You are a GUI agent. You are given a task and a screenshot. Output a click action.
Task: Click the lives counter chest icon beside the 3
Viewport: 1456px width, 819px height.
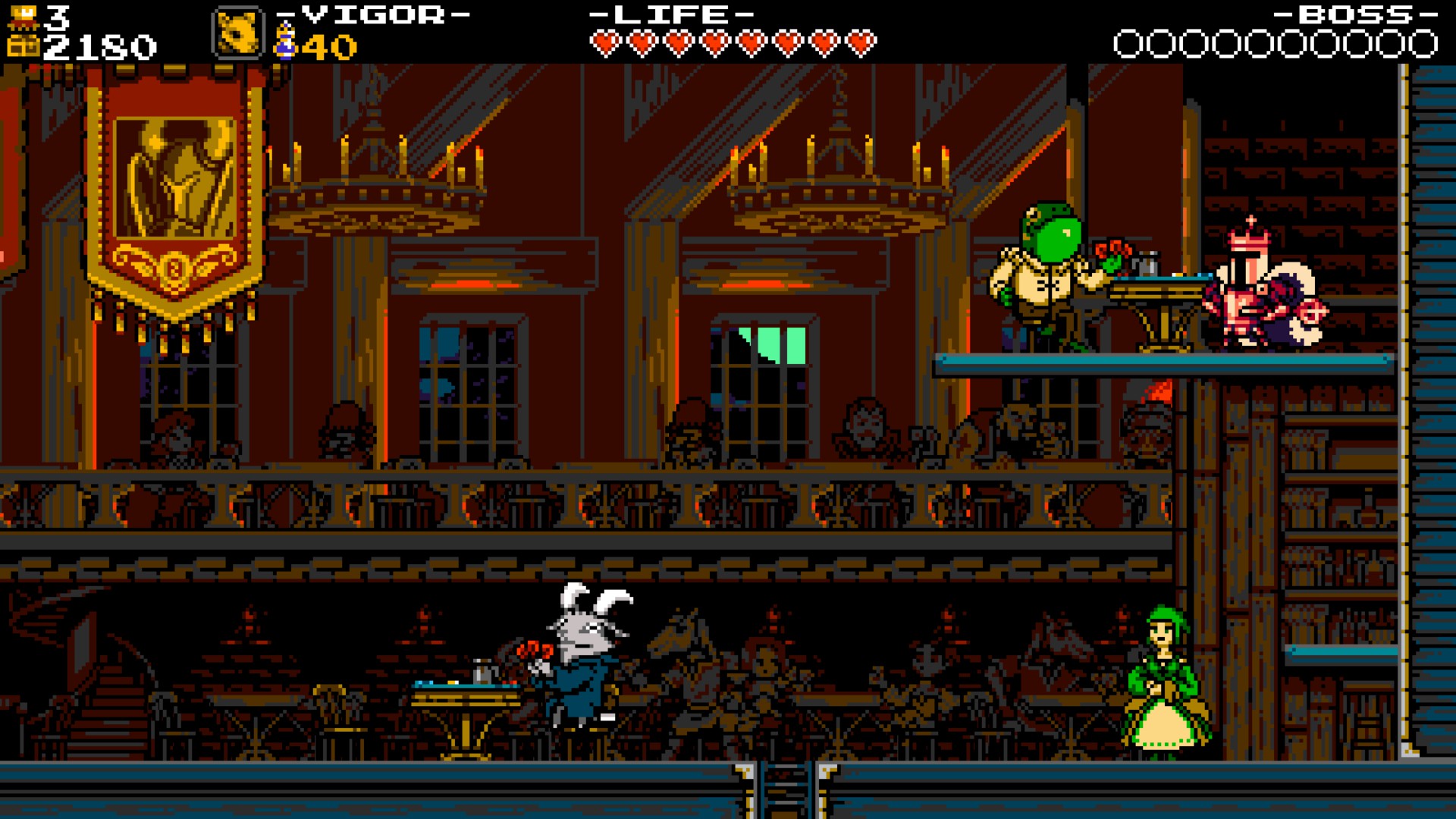24,15
